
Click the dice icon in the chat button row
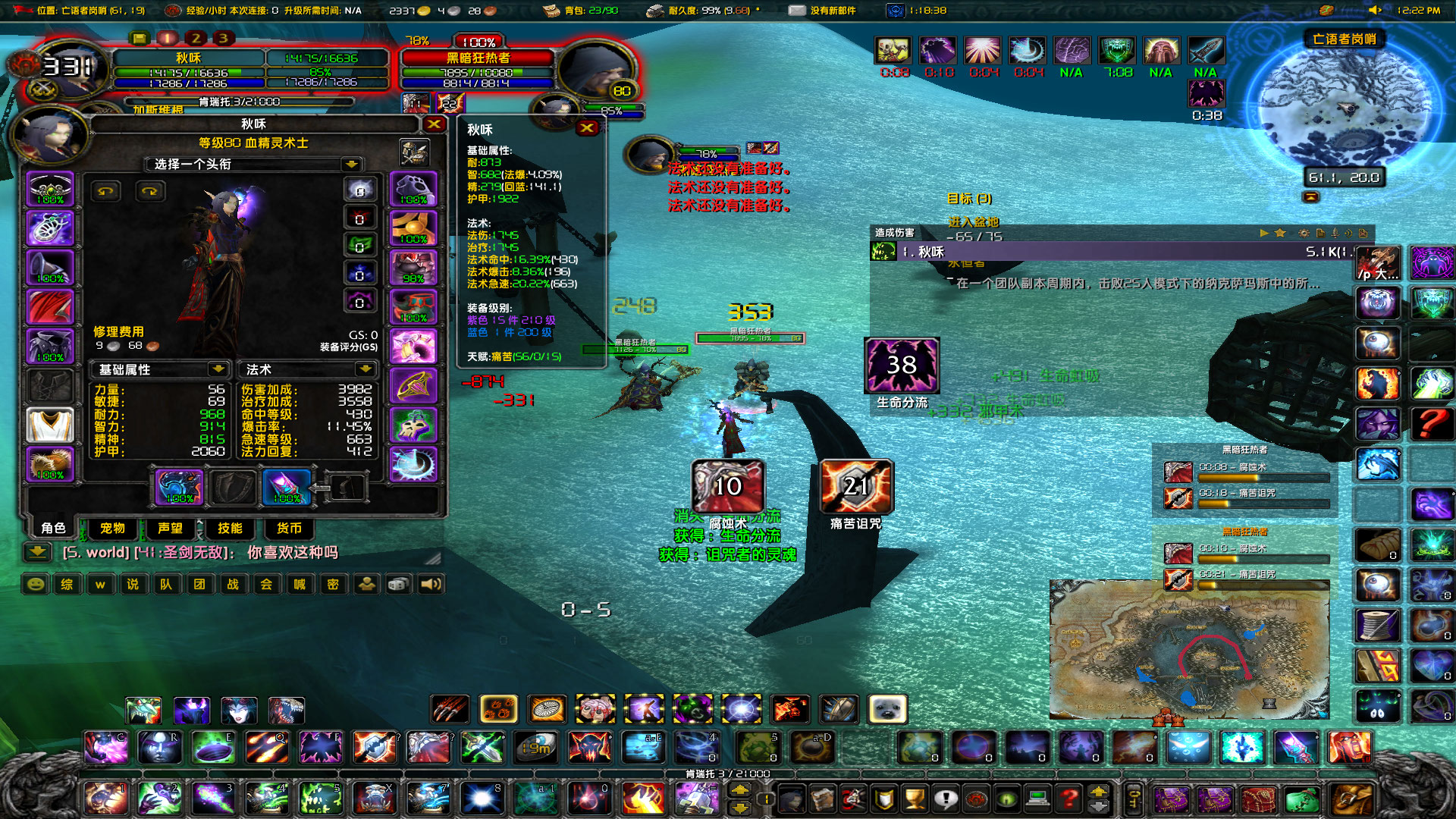click(398, 584)
